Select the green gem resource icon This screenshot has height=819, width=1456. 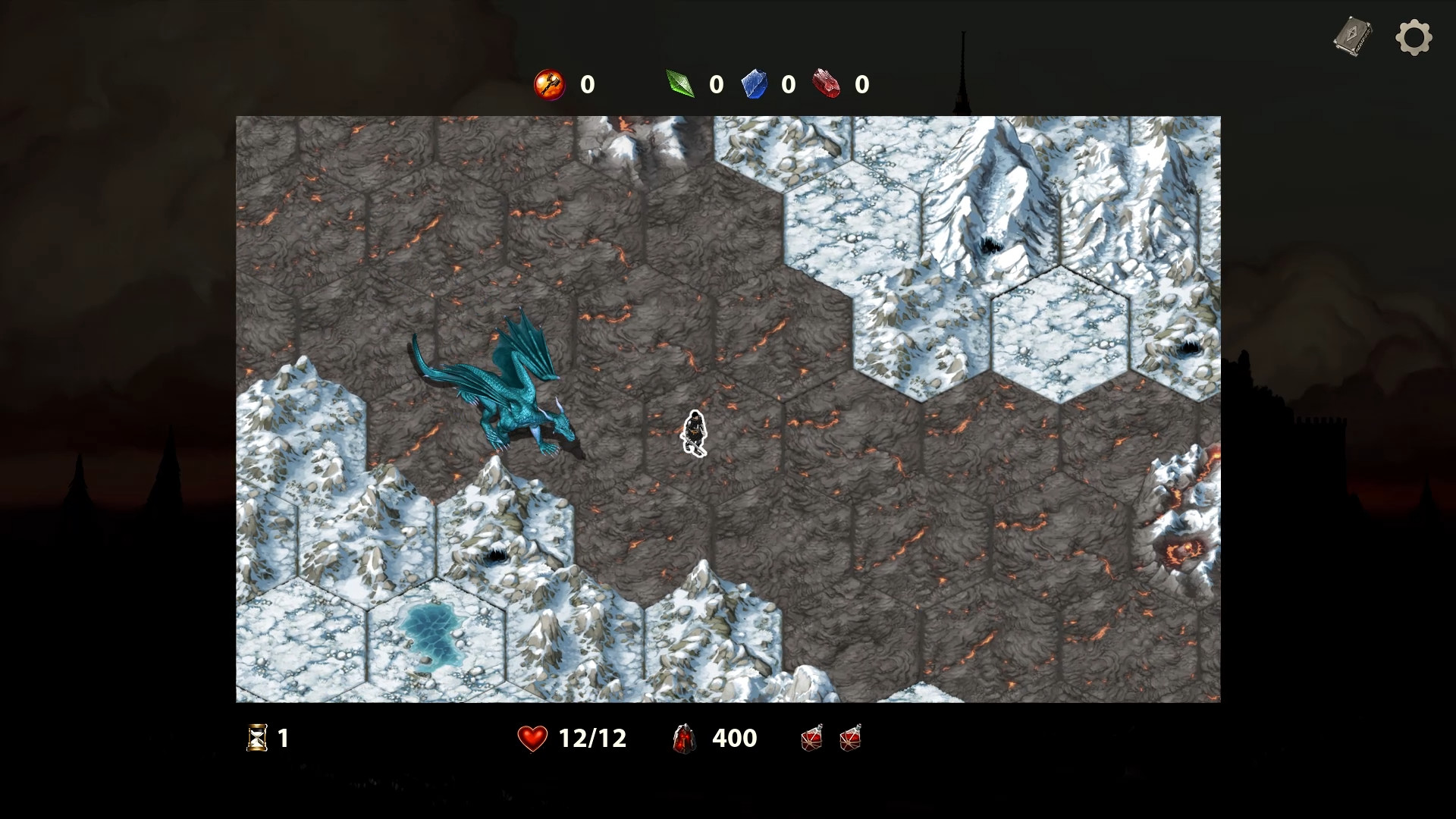pos(680,84)
